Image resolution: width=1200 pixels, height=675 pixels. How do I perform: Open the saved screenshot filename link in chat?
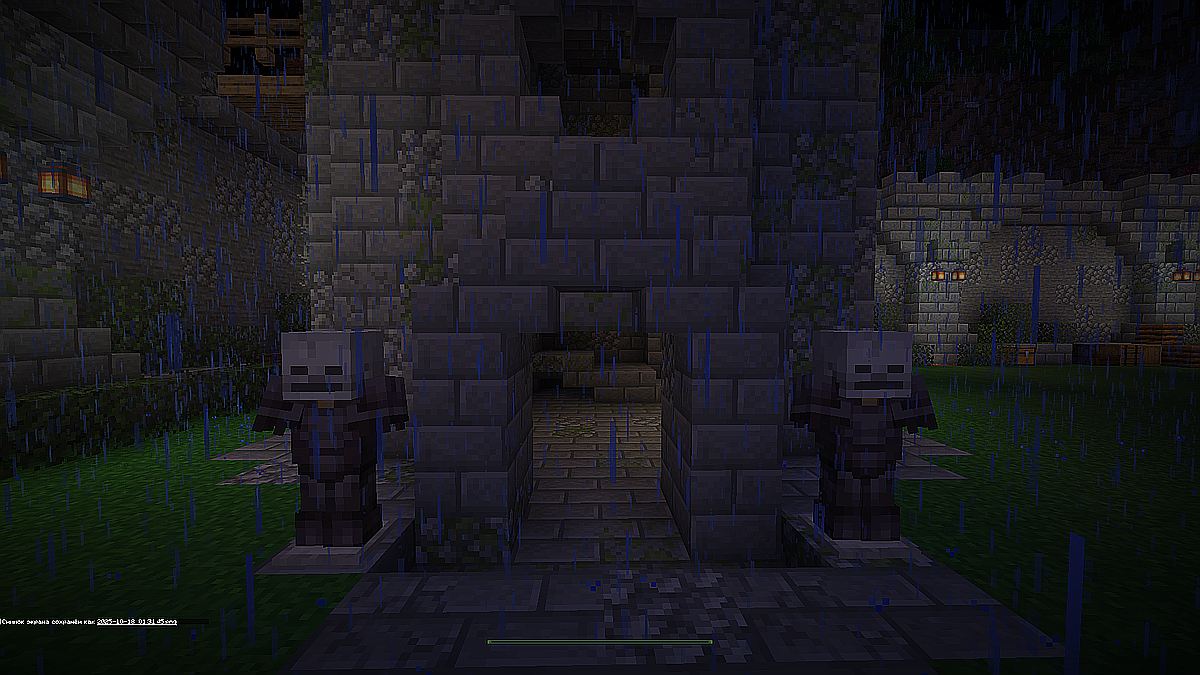[137, 621]
